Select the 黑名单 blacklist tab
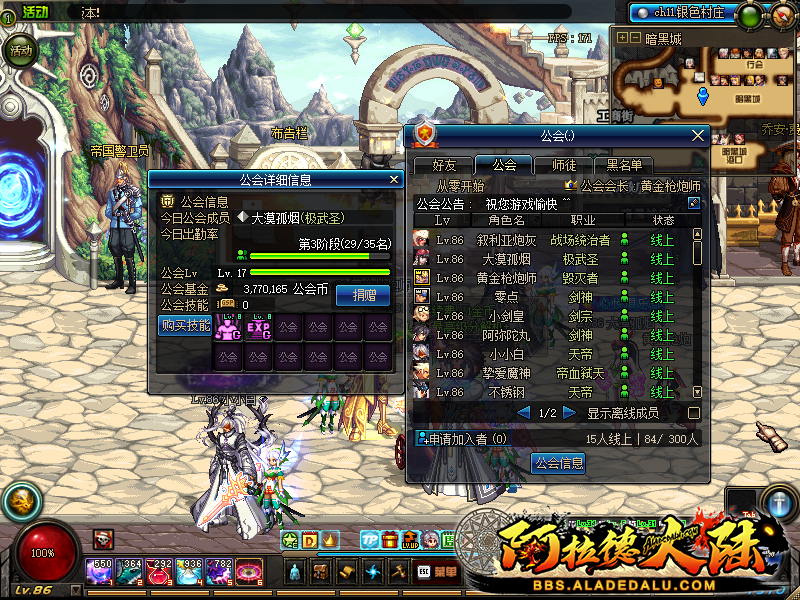The image size is (800, 600). click(624, 165)
